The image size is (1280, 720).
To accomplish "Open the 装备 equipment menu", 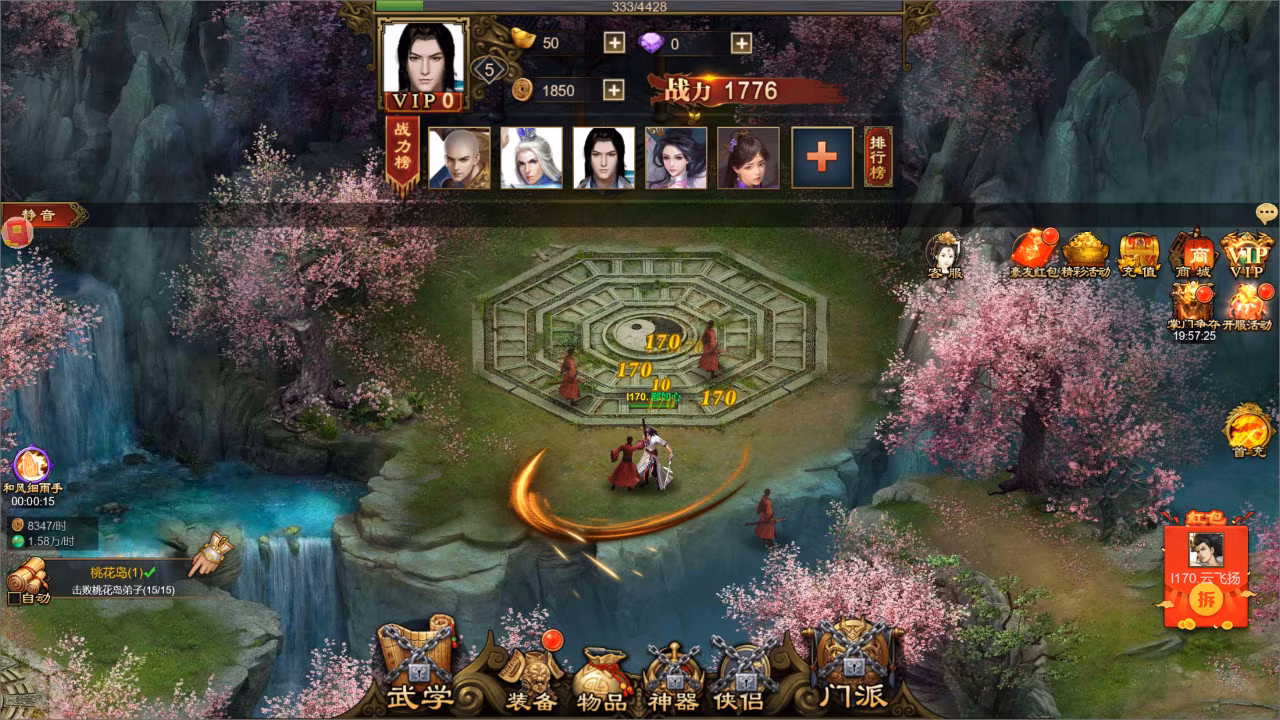I will 530,680.
